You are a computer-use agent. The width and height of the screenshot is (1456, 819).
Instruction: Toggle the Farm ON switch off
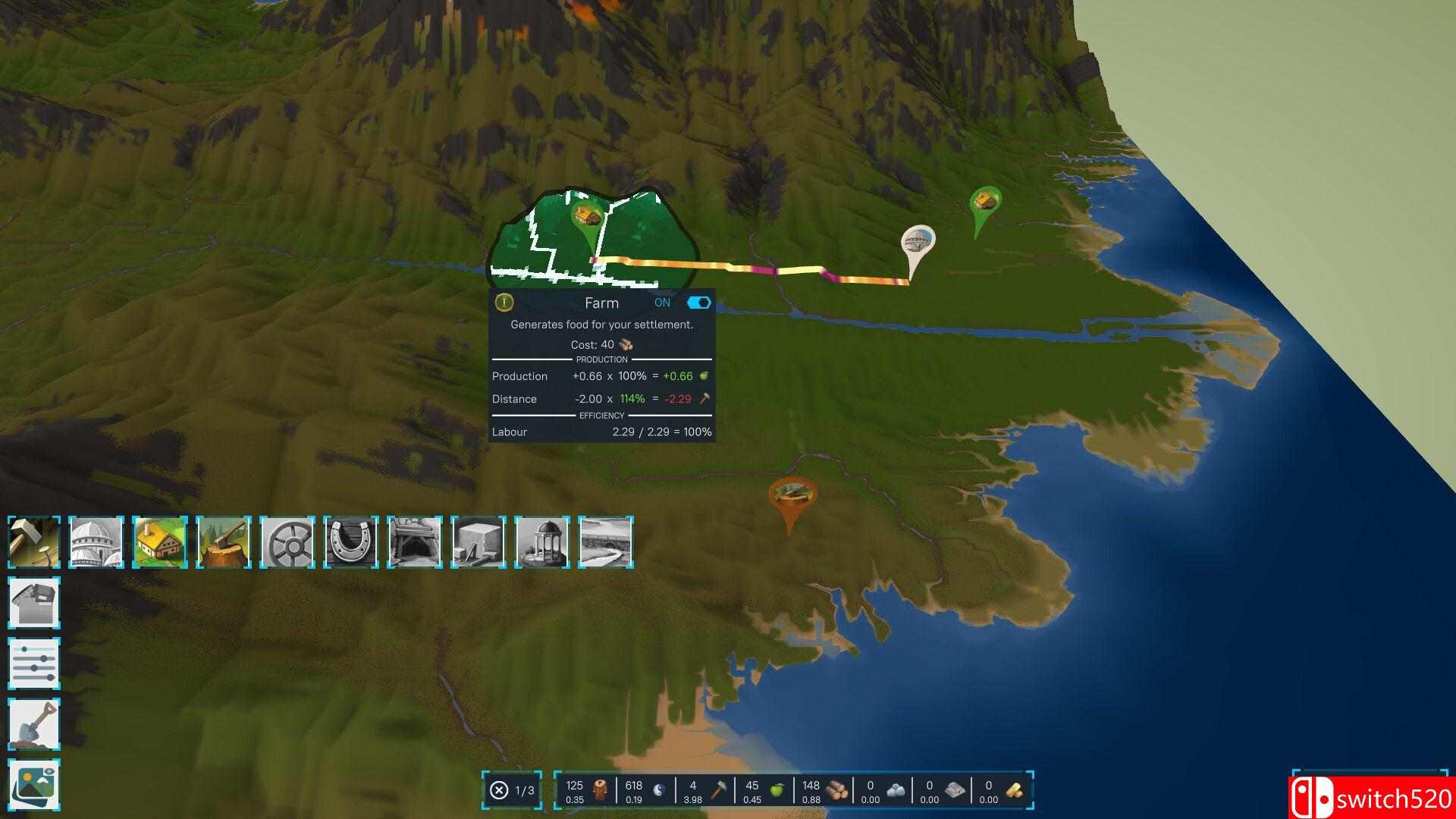pos(698,303)
